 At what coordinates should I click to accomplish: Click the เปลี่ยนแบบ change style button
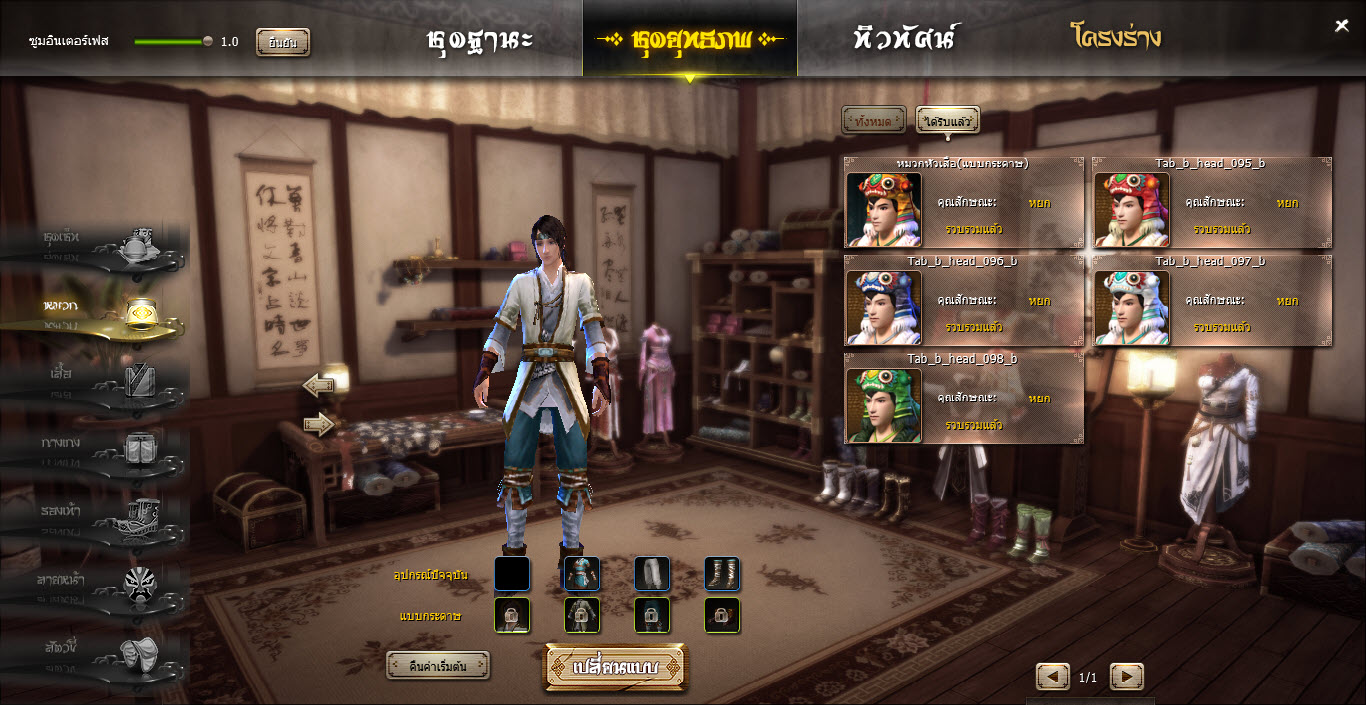coord(616,667)
